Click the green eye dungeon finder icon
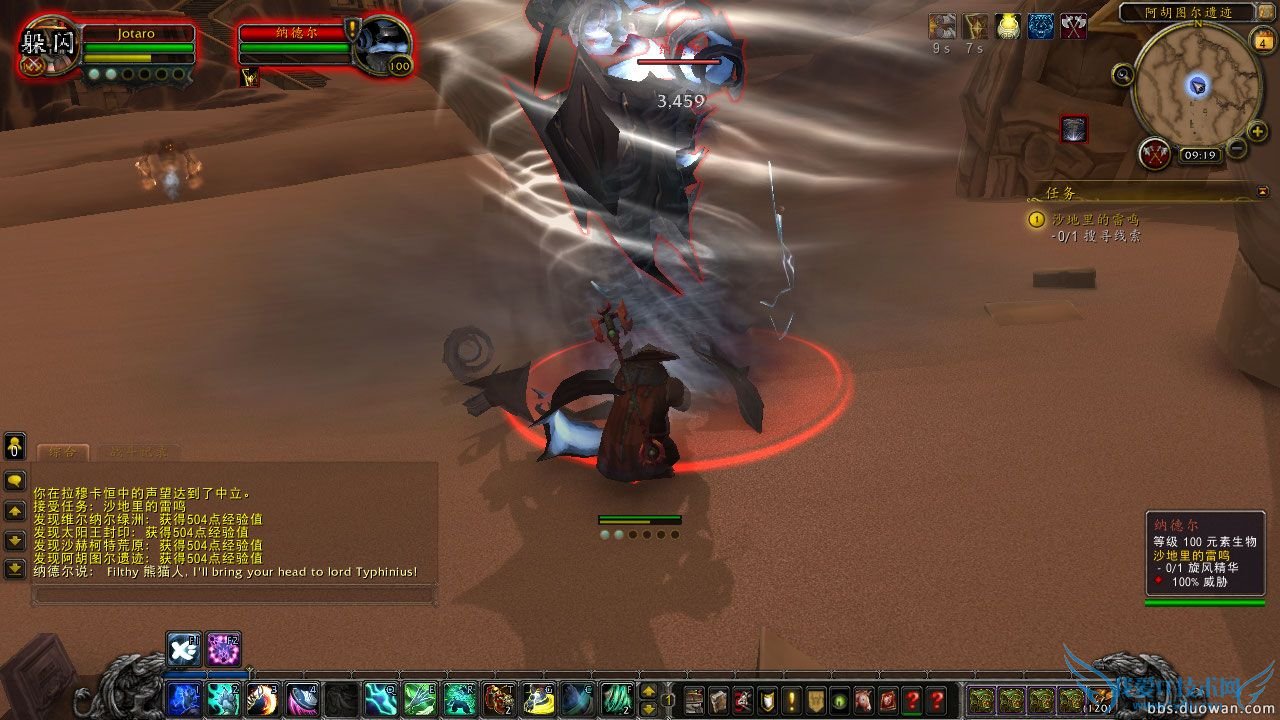Screen dimensions: 1280x720 (842, 703)
